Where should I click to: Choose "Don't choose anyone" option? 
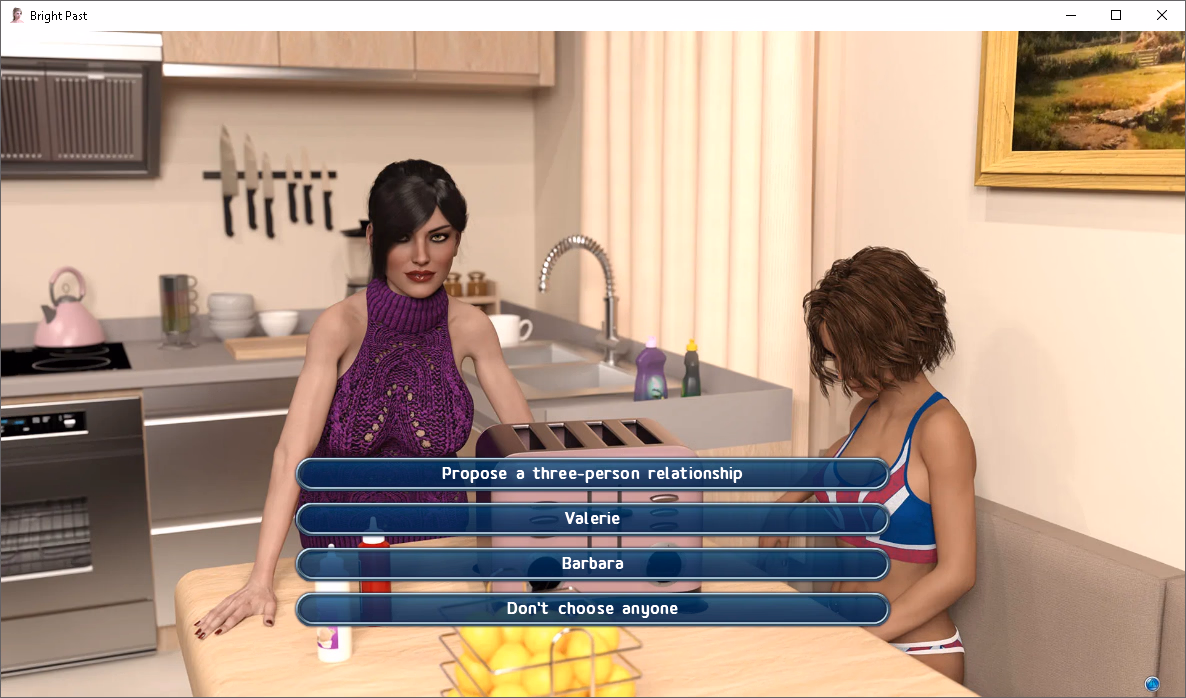pos(592,609)
